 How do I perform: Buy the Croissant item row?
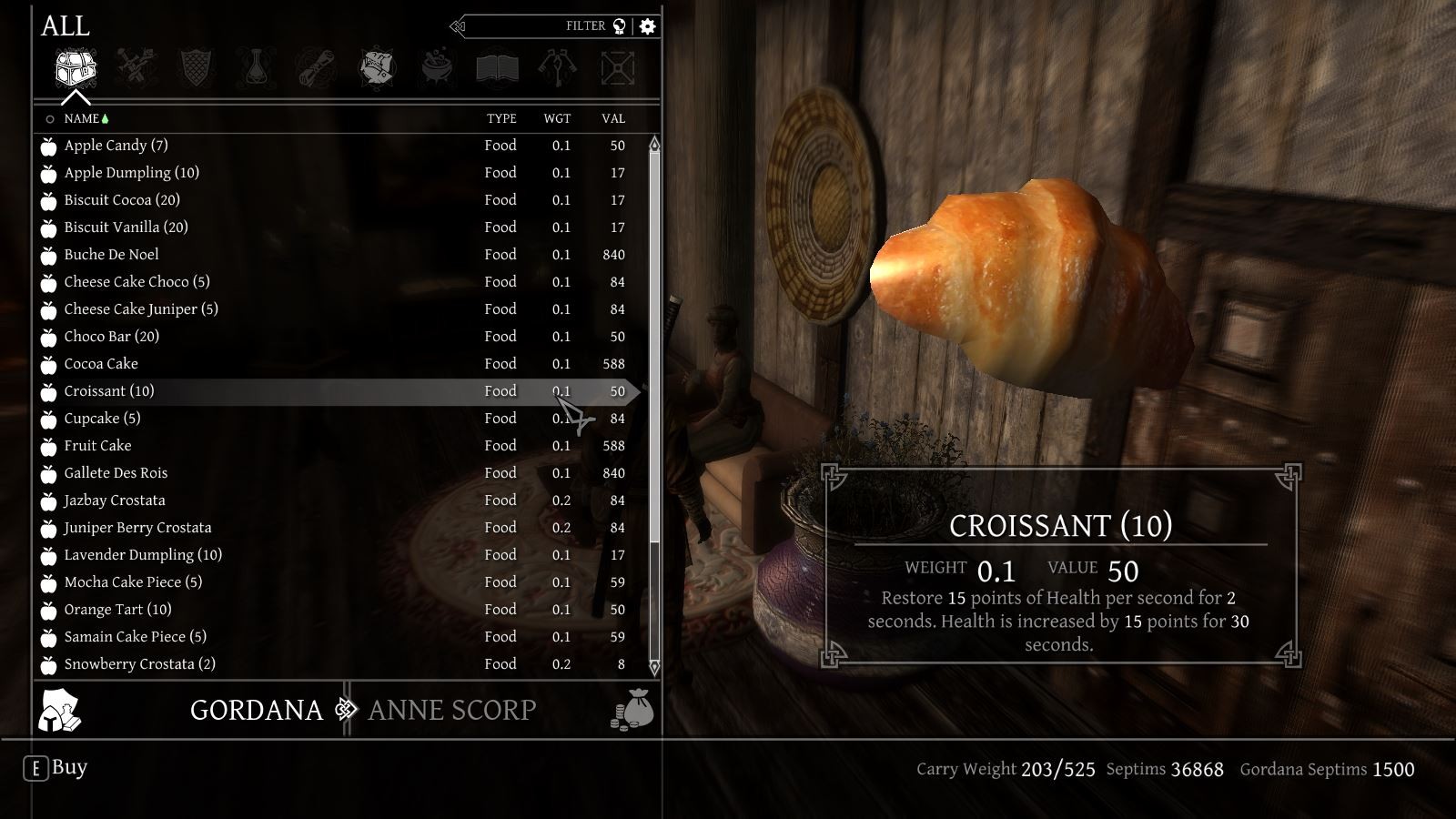pyautogui.click(x=109, y=391)
